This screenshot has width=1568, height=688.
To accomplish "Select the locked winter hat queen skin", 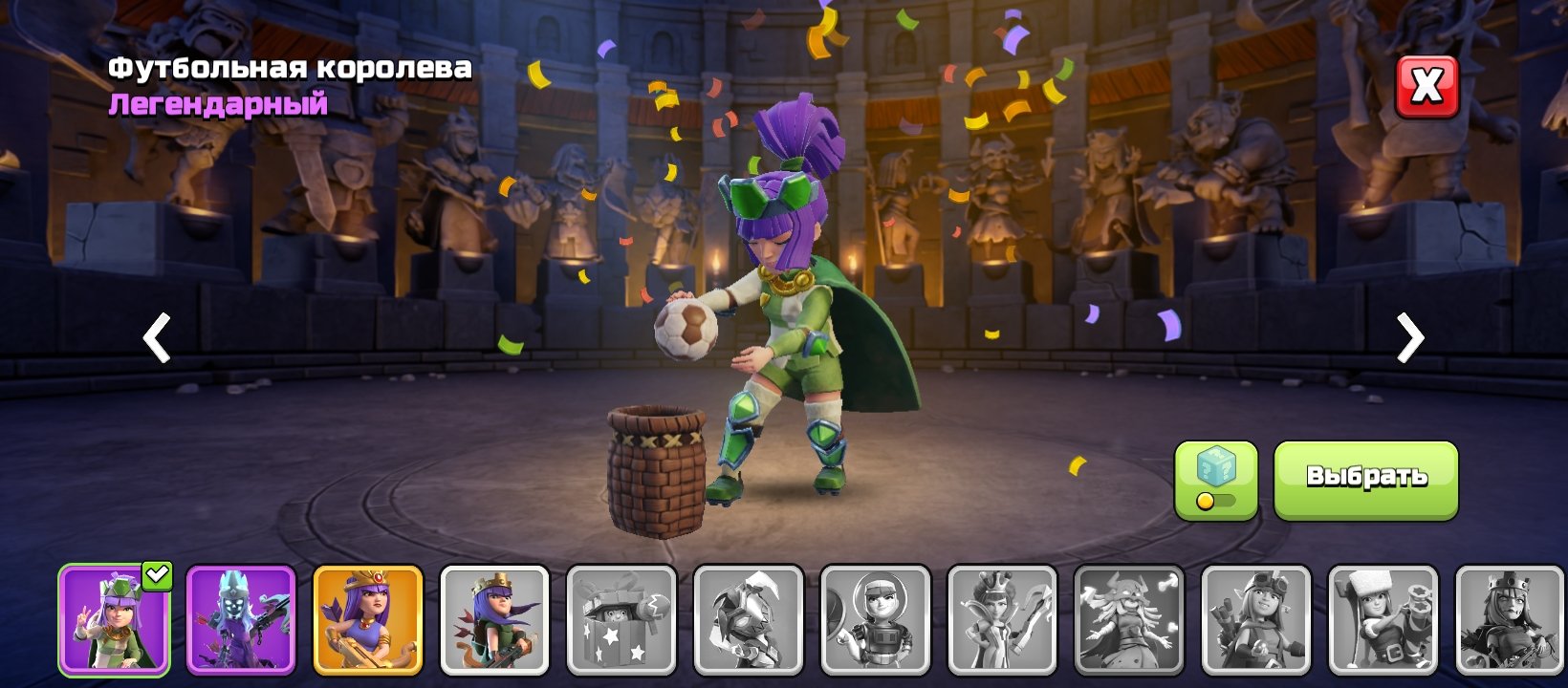I will [1383, 619].
